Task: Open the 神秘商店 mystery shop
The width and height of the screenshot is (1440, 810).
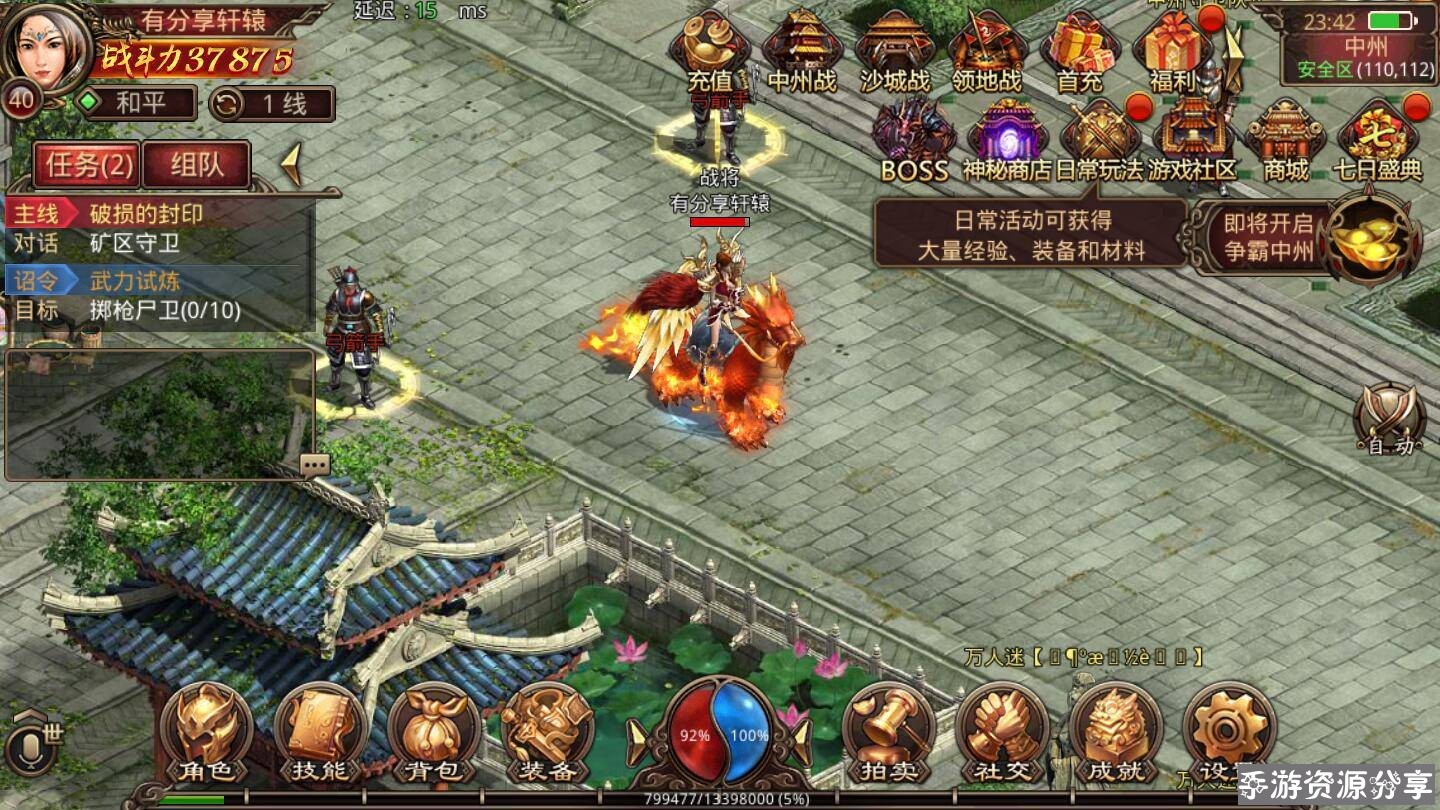Action: pos(1007,142)
